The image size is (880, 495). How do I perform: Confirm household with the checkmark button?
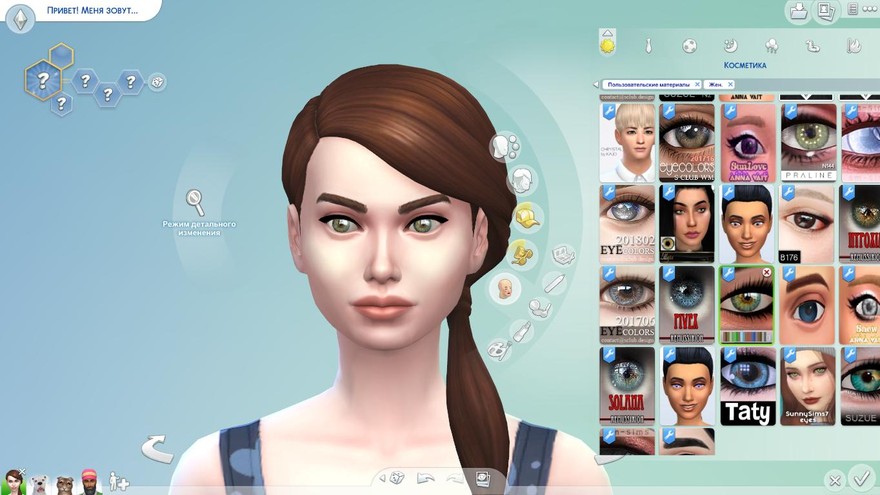pos(859,477)
